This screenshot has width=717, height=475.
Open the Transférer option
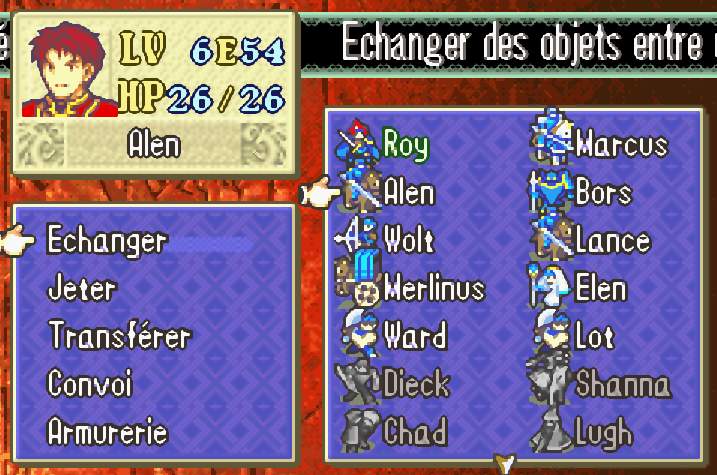(119, 337)
